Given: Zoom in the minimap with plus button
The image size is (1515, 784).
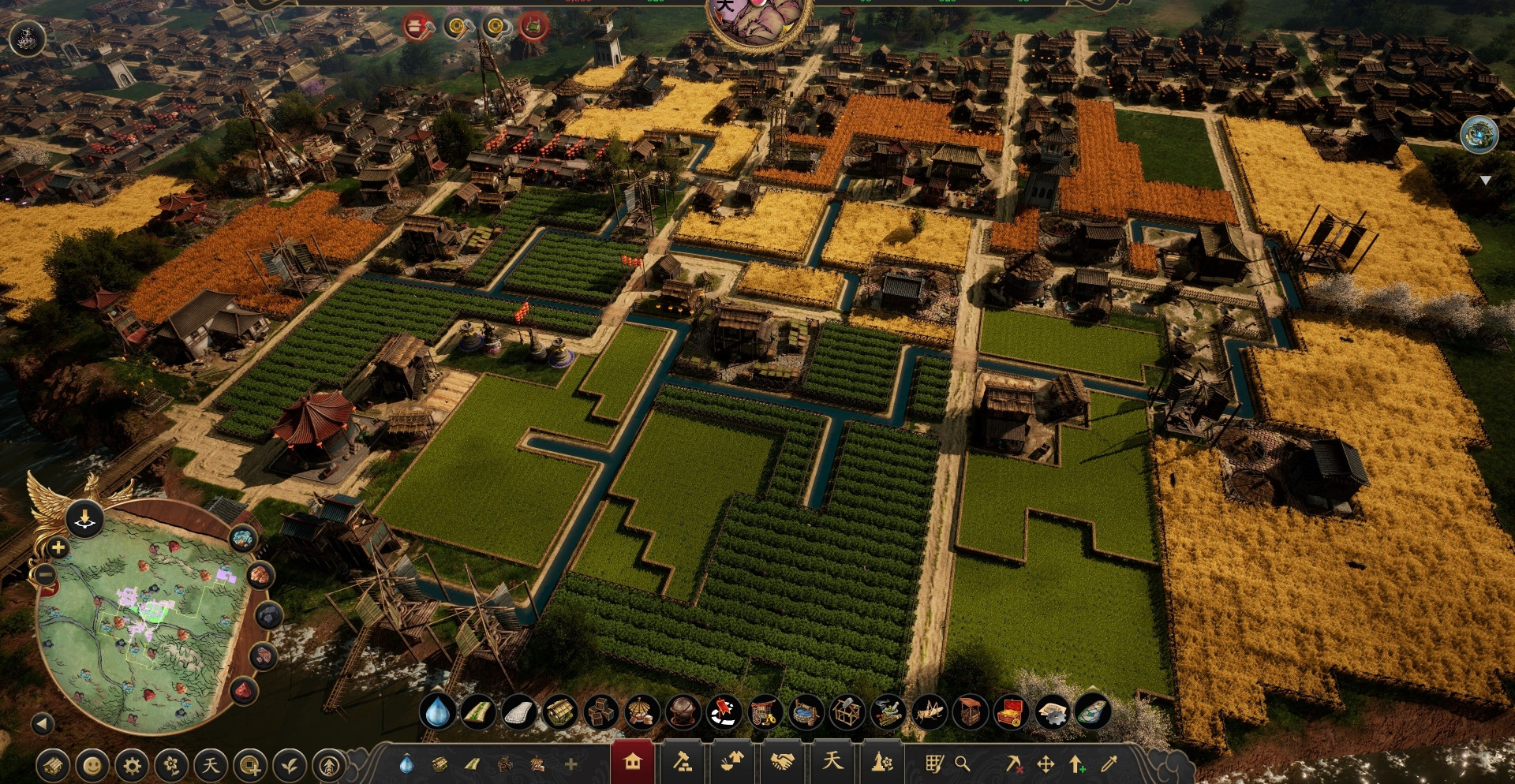Looking at the screenshot, I should pos(58,547).
